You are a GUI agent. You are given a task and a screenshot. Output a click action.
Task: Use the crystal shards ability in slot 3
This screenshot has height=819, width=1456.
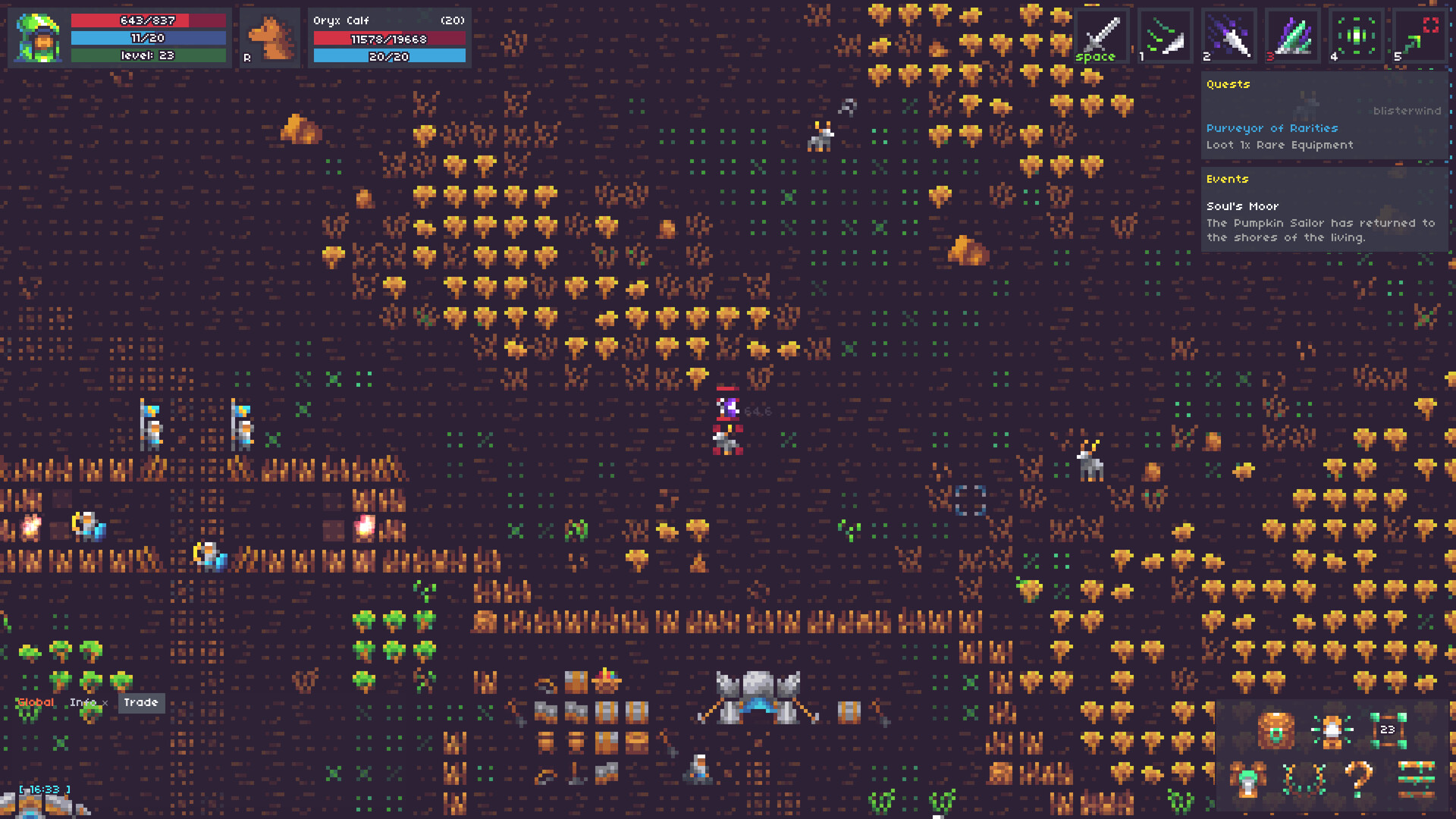click(1292, 35)
